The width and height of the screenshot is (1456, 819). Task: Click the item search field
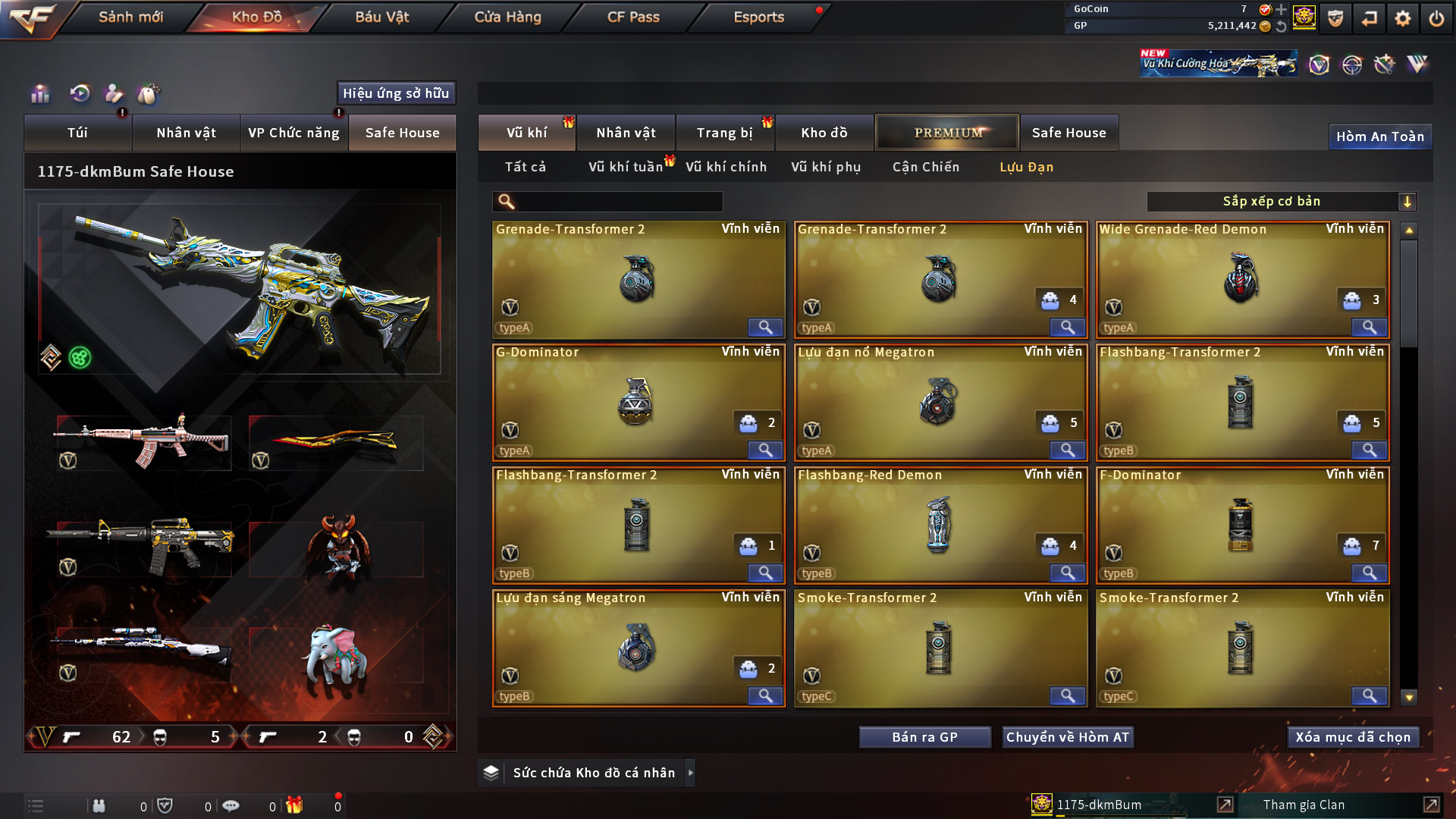point(618,202)
